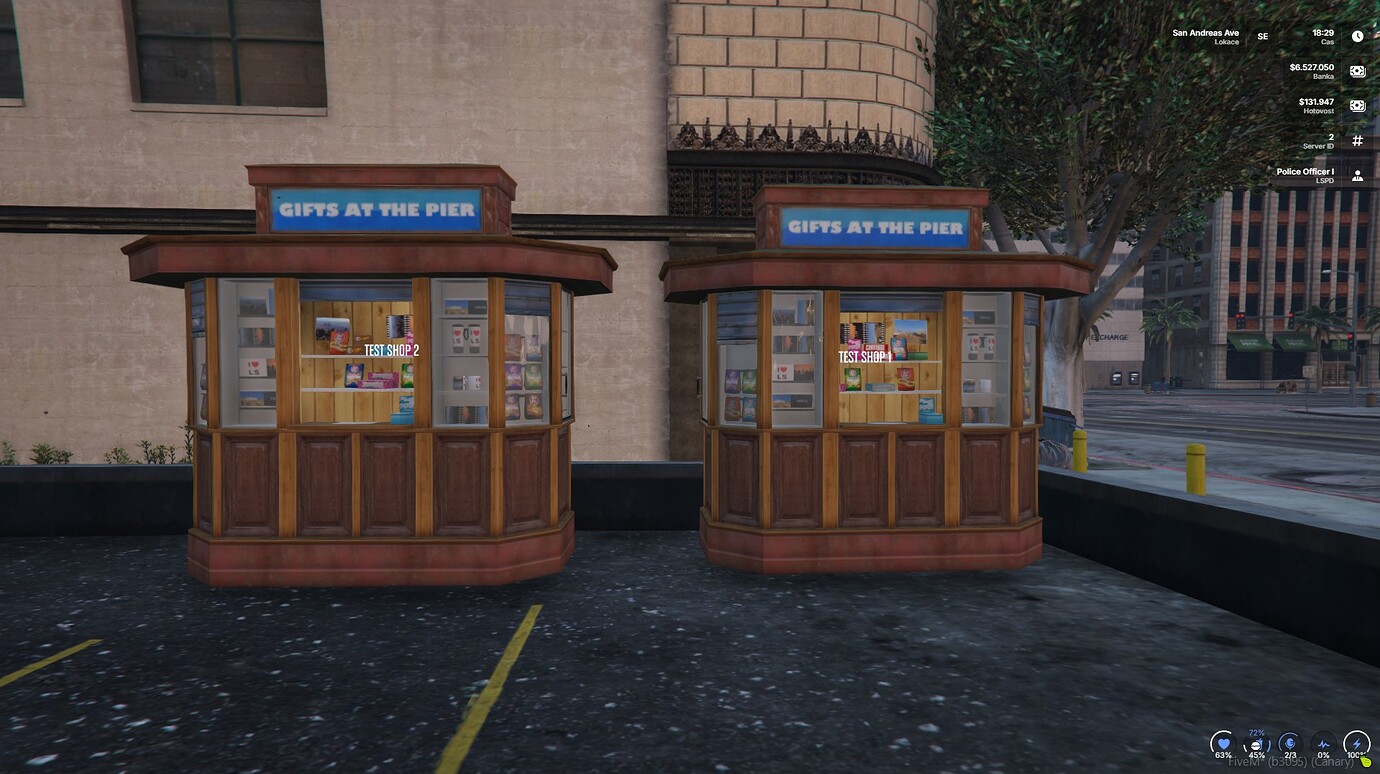Click the lightning stamina icon showing 100%

tap(1357, 742)
